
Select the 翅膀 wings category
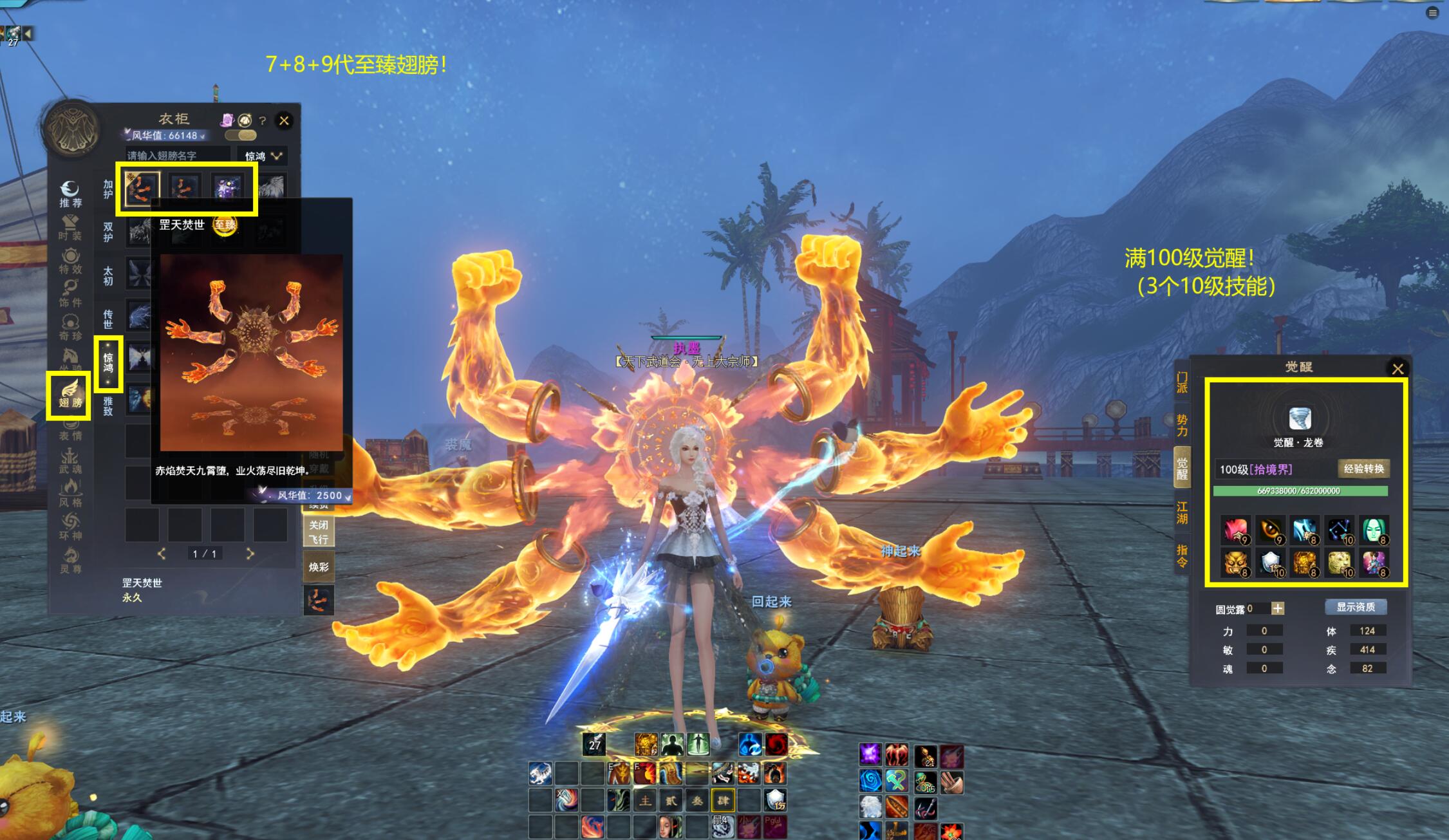pos(70,394)
